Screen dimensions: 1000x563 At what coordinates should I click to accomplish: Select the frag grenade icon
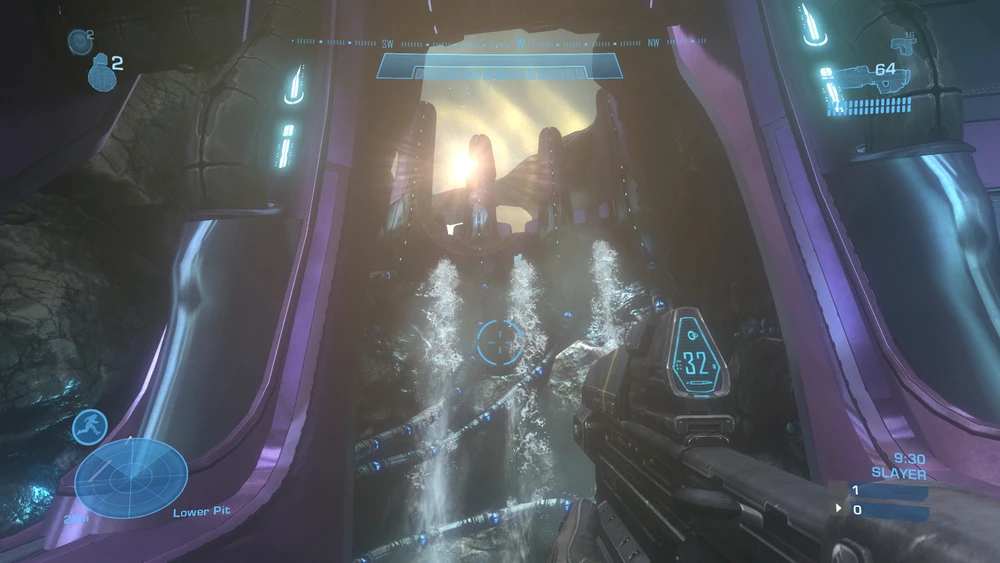tap(100, 71)
